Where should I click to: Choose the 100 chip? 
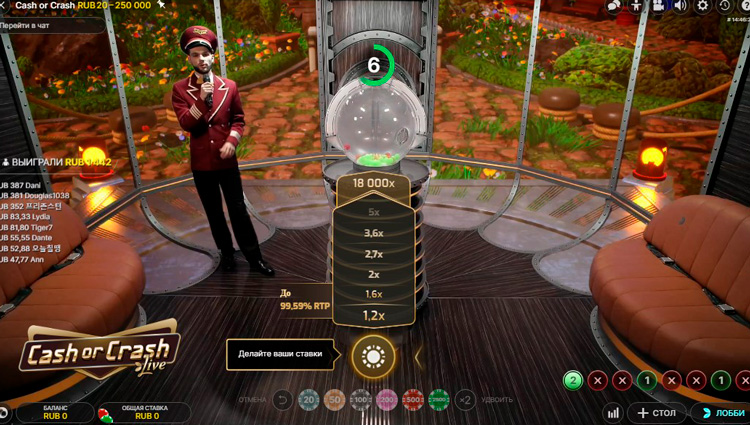click(x=361, y=401)
